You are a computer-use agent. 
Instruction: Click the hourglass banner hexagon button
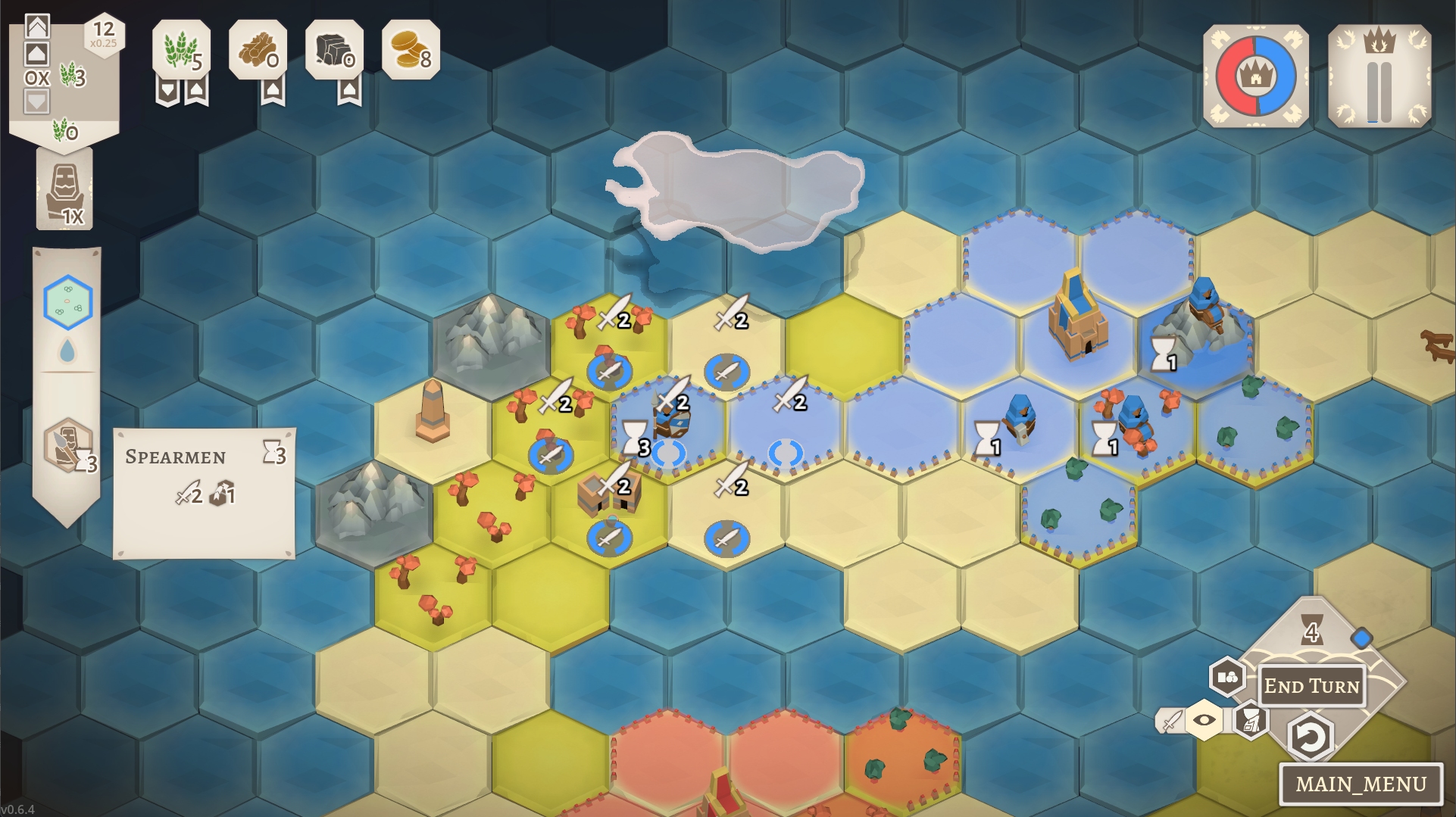[1251, 719]
